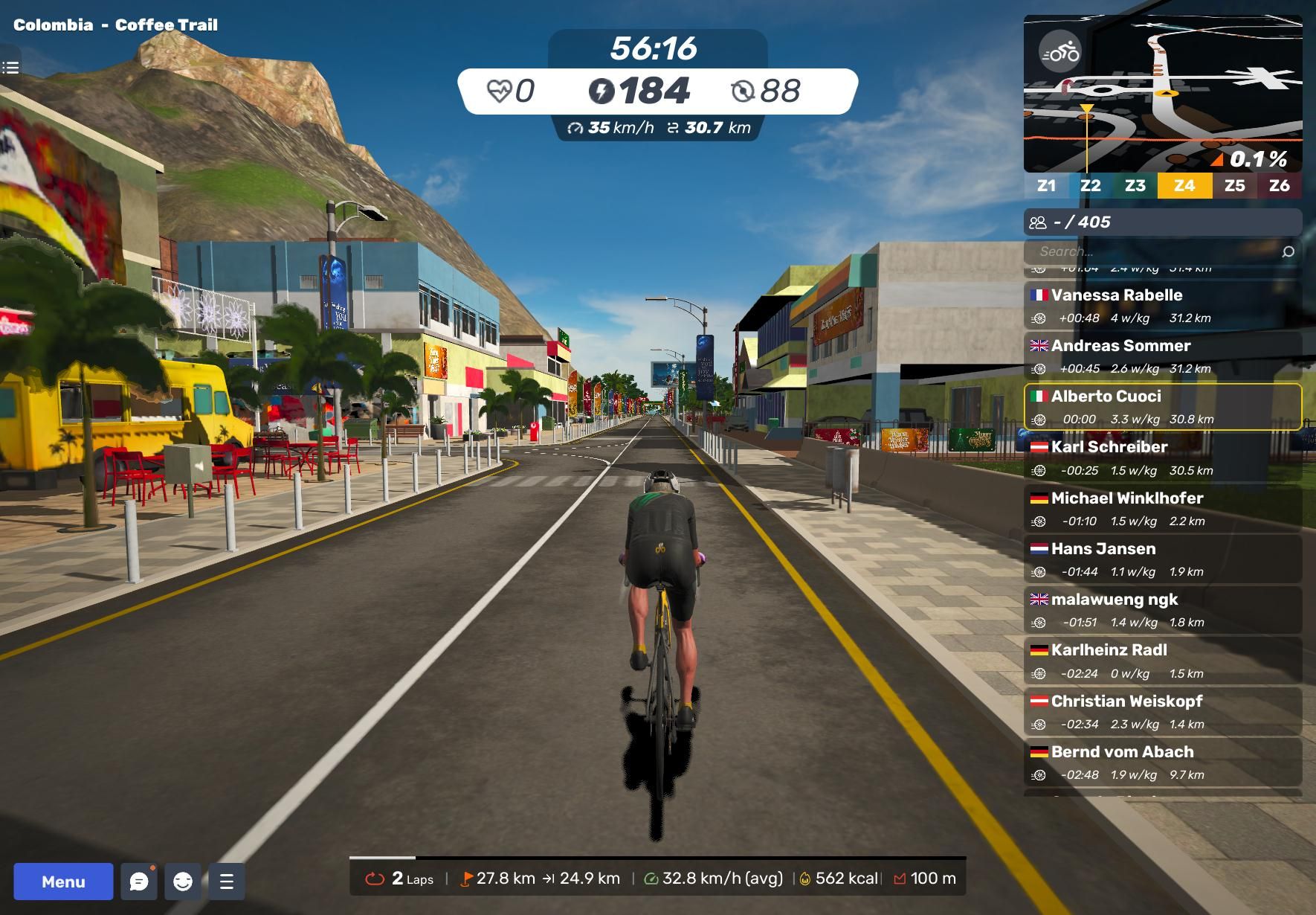
Task: Open the smiley emote panel
Action: click(x=183, y=882)
